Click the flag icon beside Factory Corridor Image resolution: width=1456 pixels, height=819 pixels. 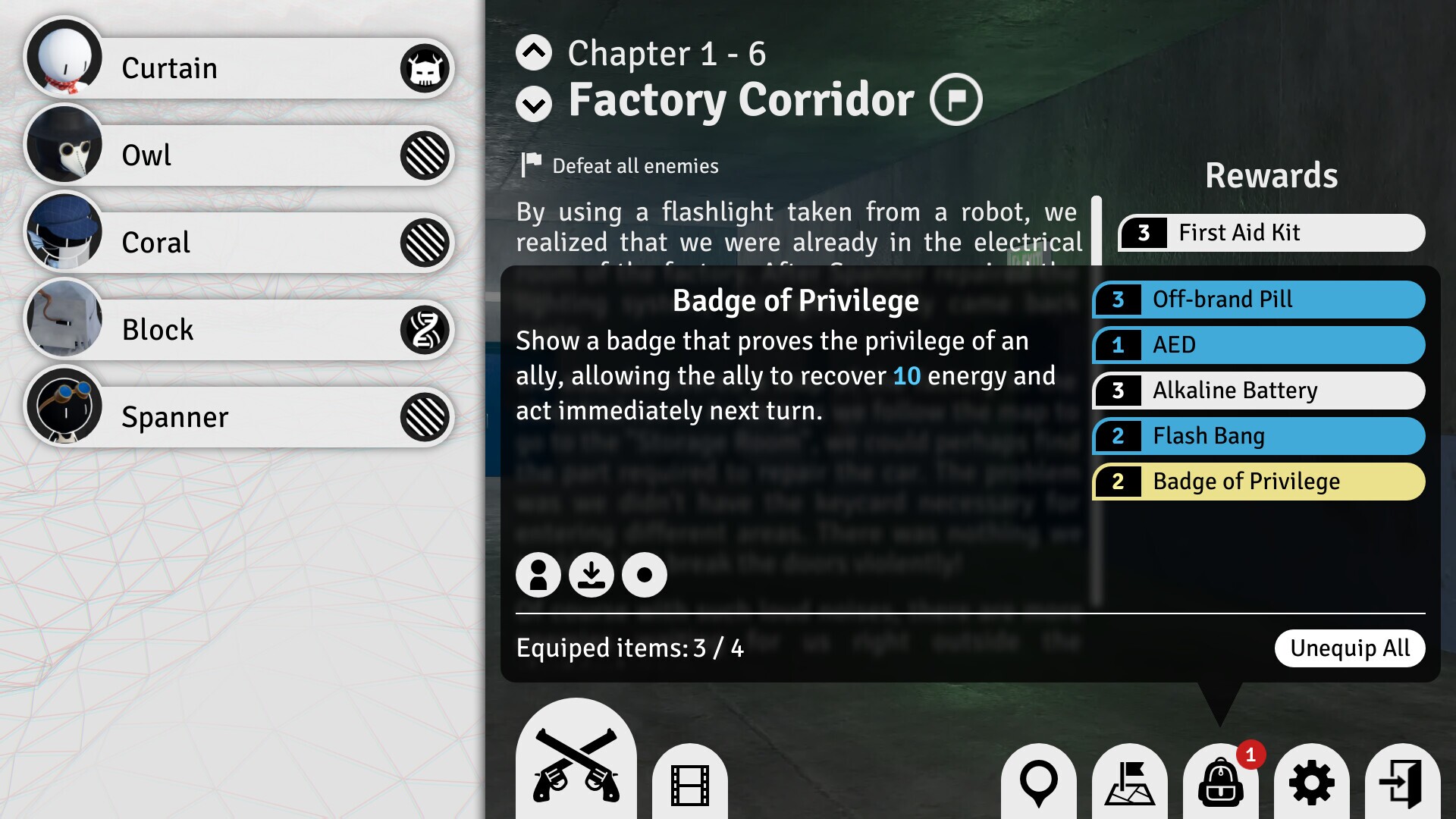[x=956, y=99]
